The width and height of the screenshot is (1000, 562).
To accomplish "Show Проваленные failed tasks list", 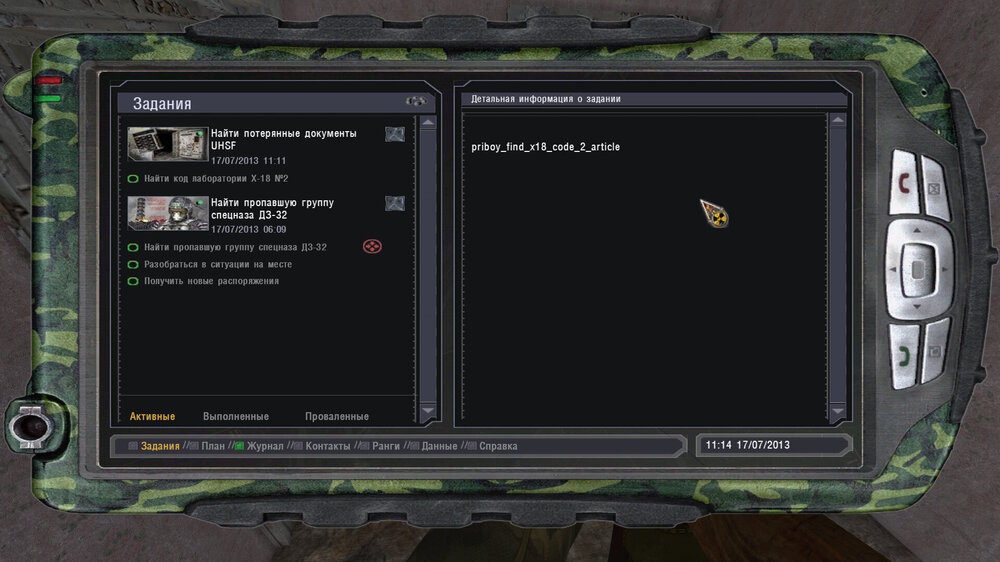I will (x=337, y=416).
